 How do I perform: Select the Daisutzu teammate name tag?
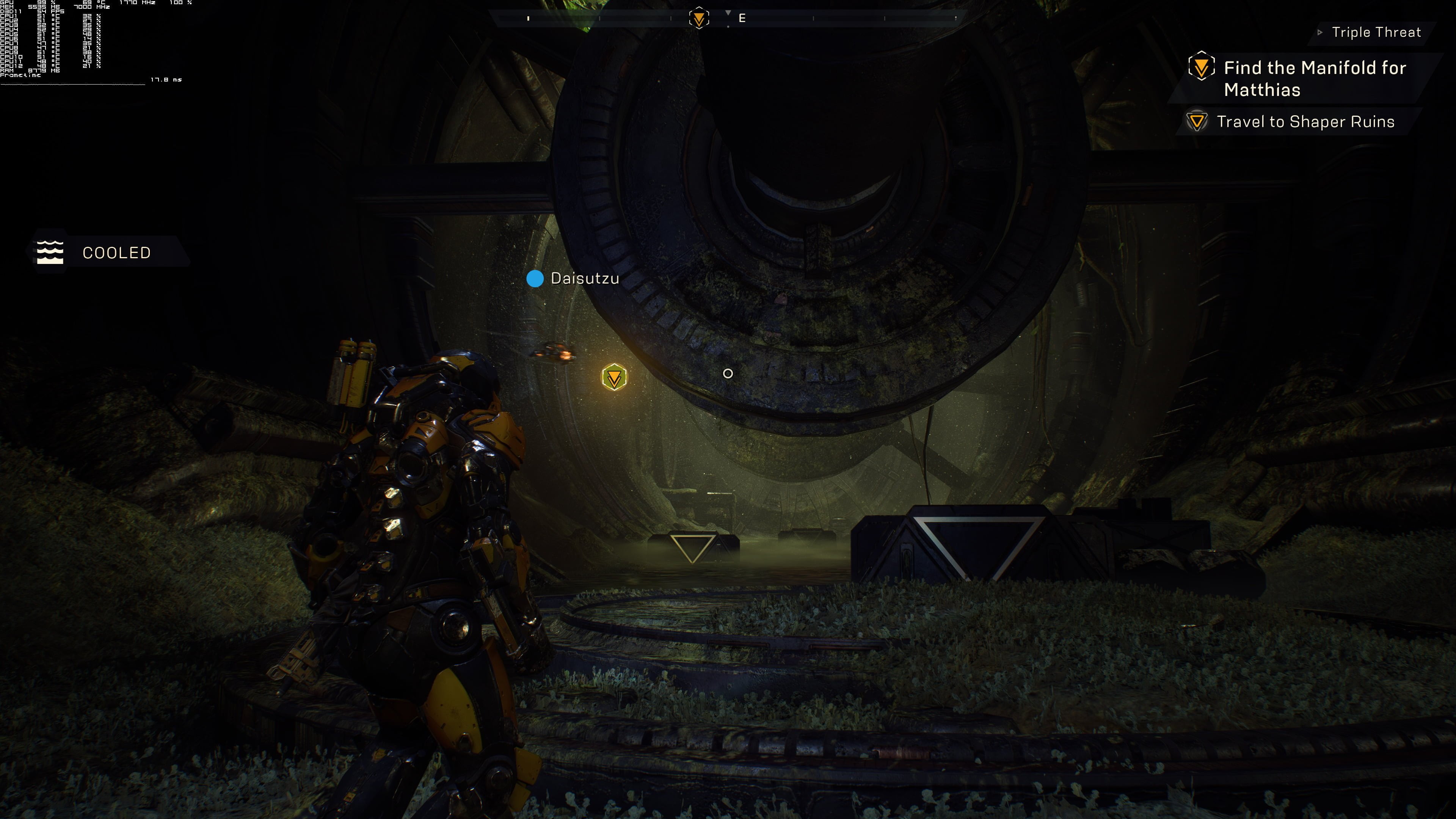click(x=584, y=278)
